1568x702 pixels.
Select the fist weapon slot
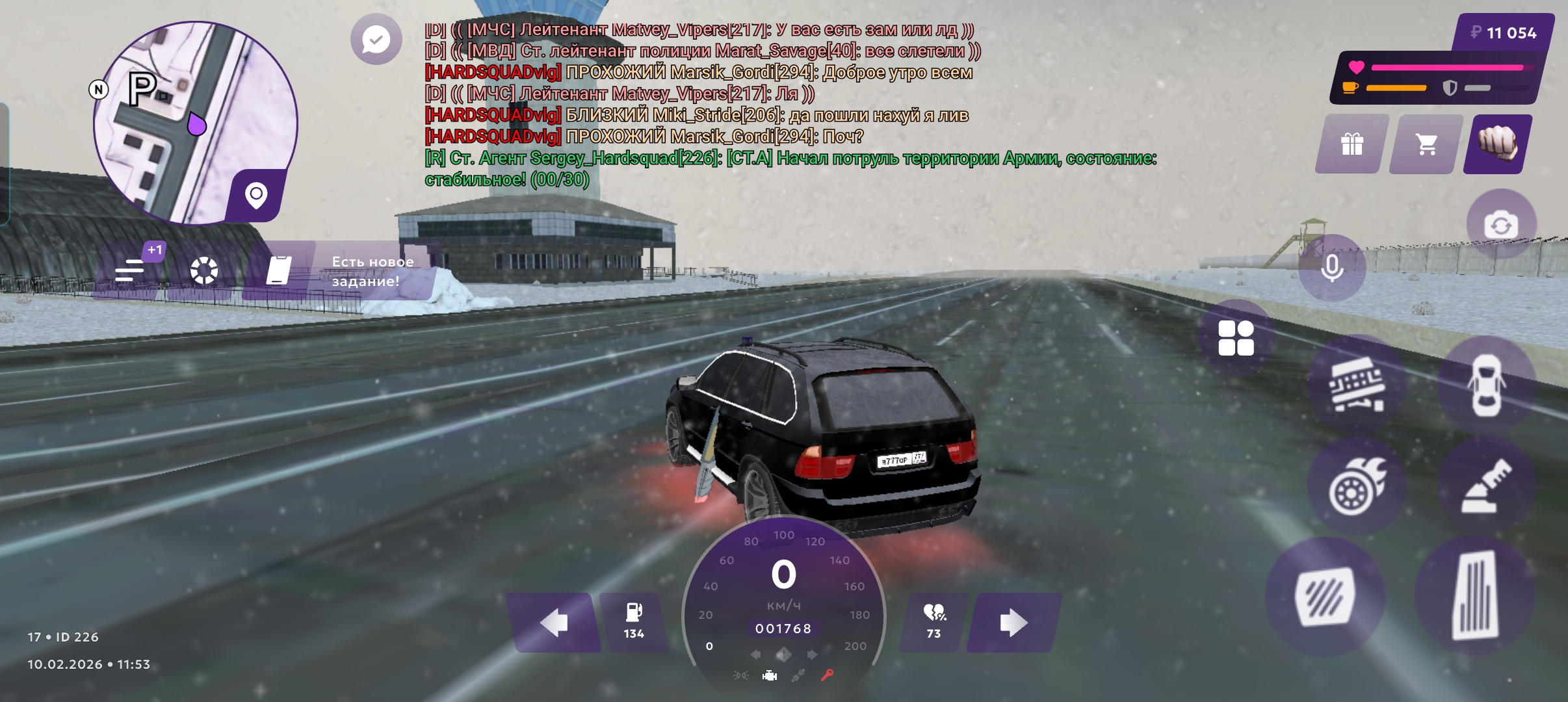tap(1498, 144)
